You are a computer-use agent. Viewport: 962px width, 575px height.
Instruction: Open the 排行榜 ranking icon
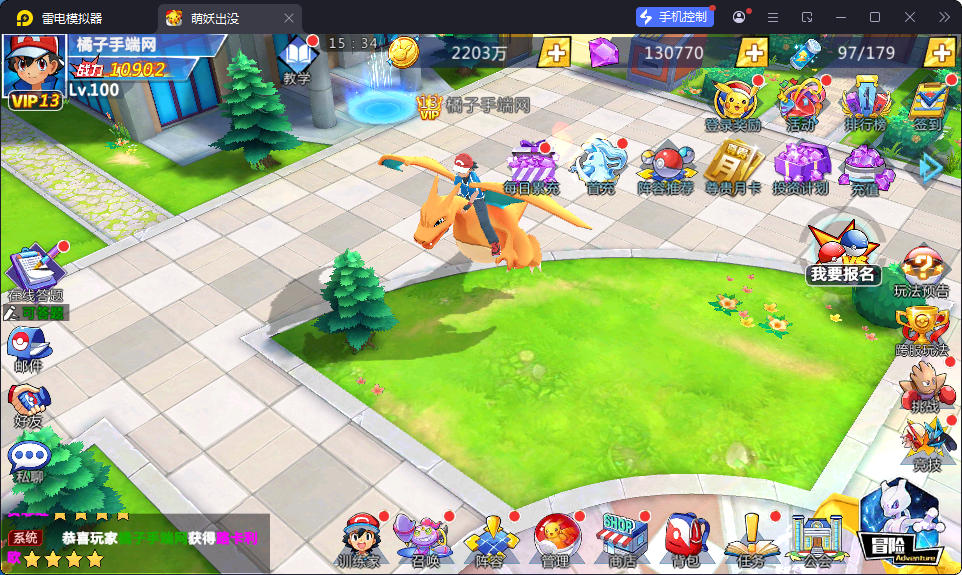pos(865,102)
